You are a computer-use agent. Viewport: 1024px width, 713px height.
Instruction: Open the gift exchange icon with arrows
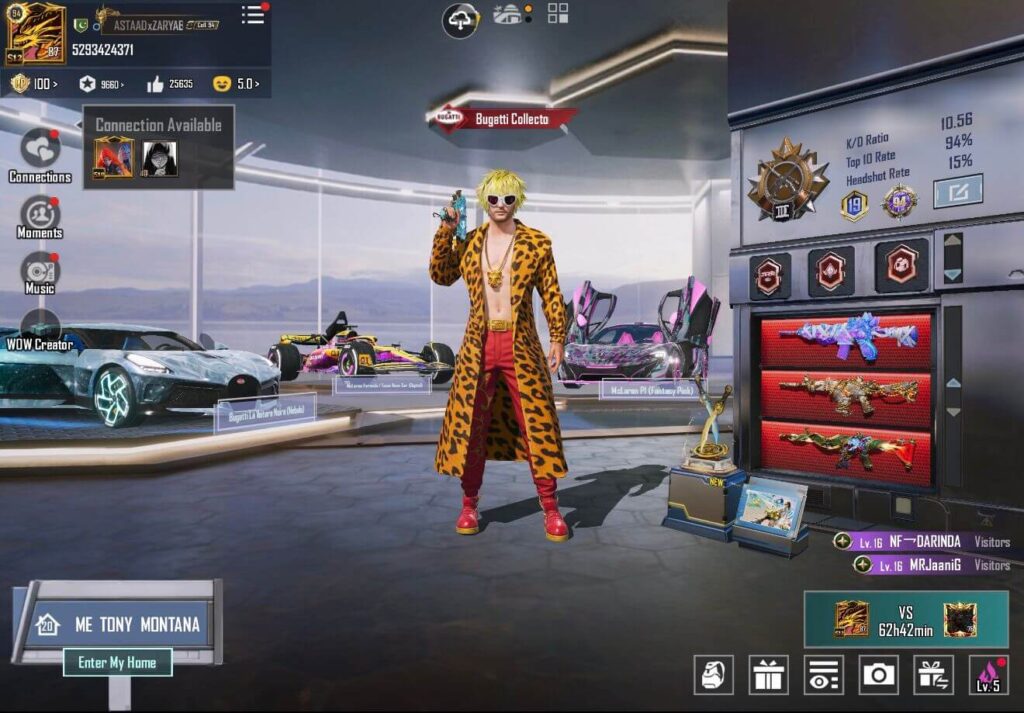(x=933, y=675)
